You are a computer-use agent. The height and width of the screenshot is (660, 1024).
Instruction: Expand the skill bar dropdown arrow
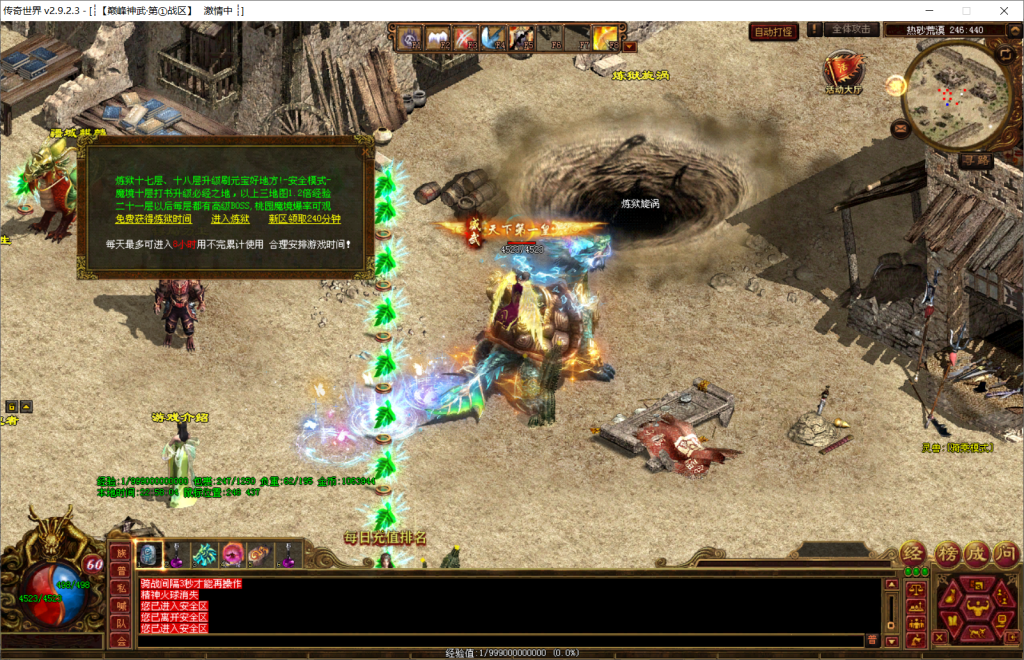629,45
